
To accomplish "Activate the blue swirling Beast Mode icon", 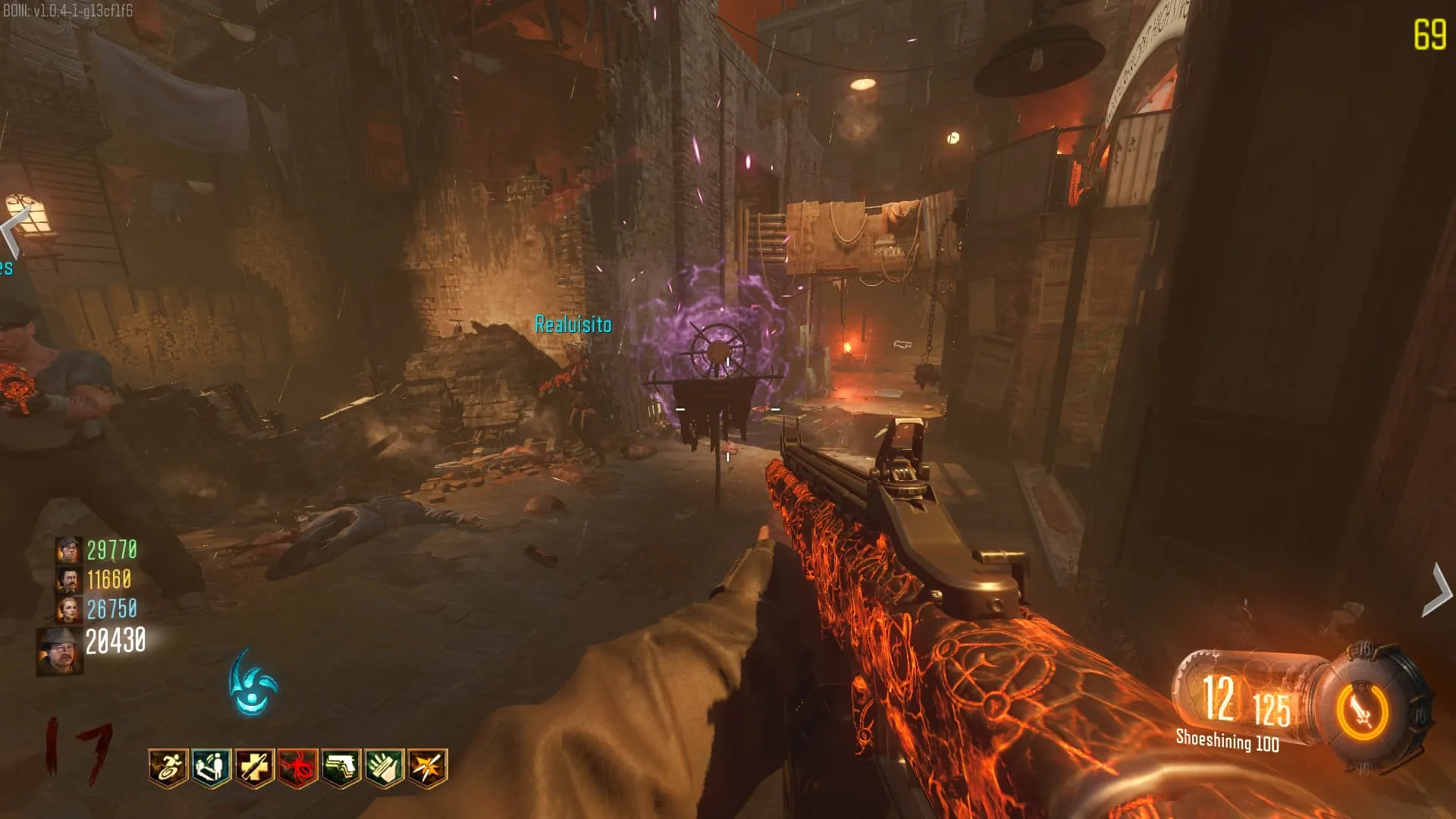I will point(253,685).
